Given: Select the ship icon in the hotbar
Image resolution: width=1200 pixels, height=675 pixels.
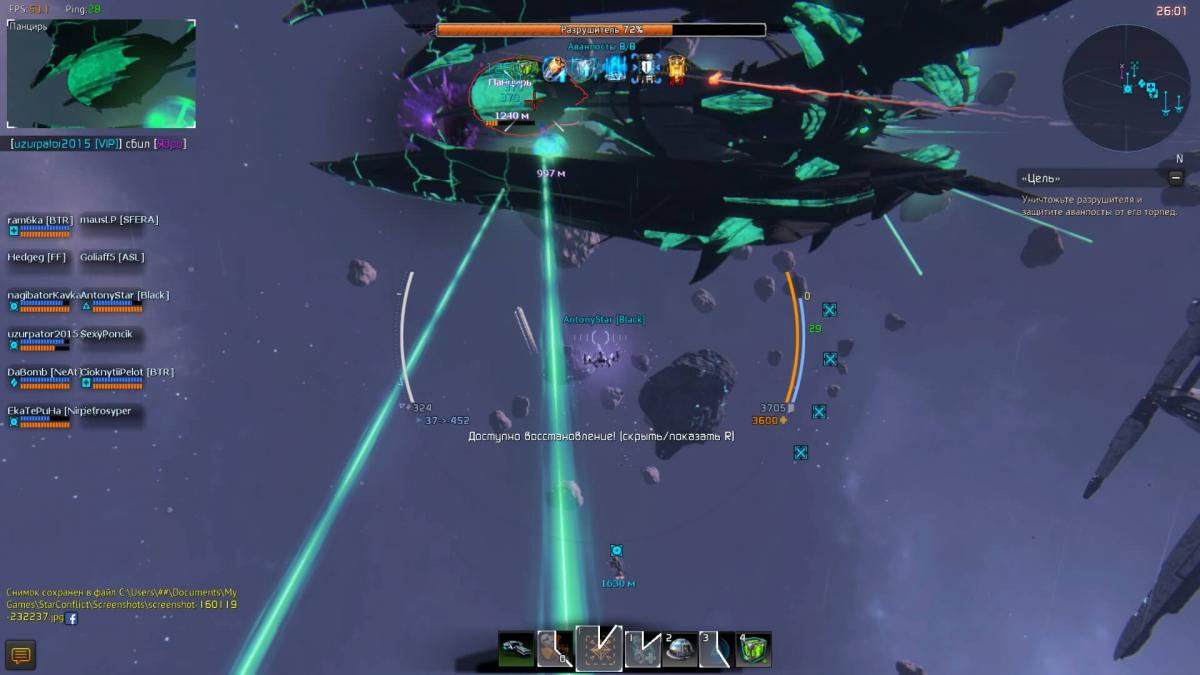Looking at the screenshot, I should coord(516,650).
